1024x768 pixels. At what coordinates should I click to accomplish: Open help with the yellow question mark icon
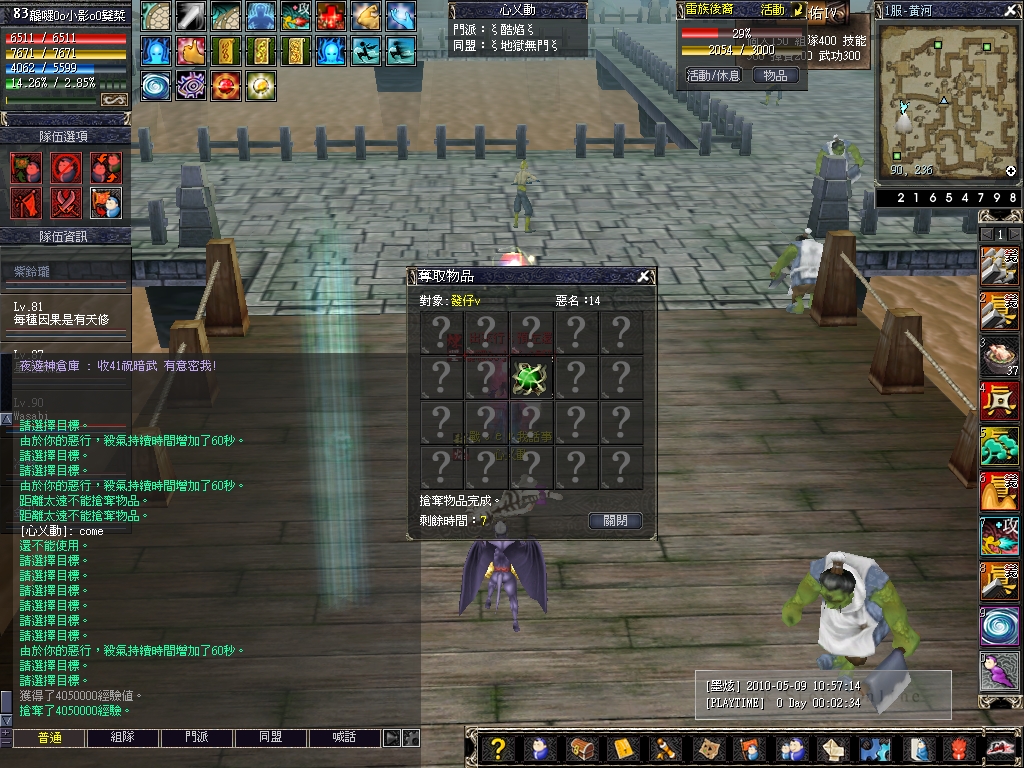pos(499,749)
